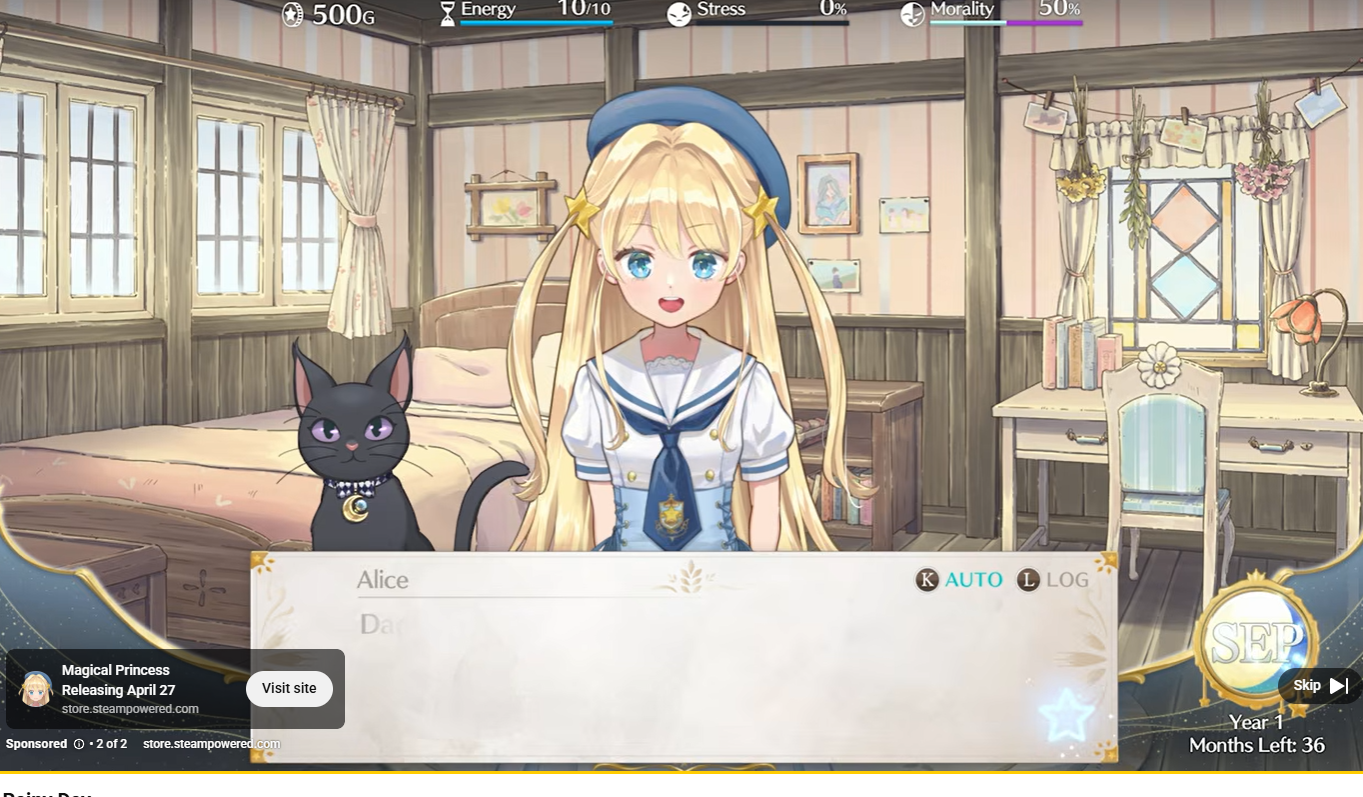1363x797 pixels.
Task: Show the Sponsored info icon details
Action: pyautogui.click(x=79, y=744)
